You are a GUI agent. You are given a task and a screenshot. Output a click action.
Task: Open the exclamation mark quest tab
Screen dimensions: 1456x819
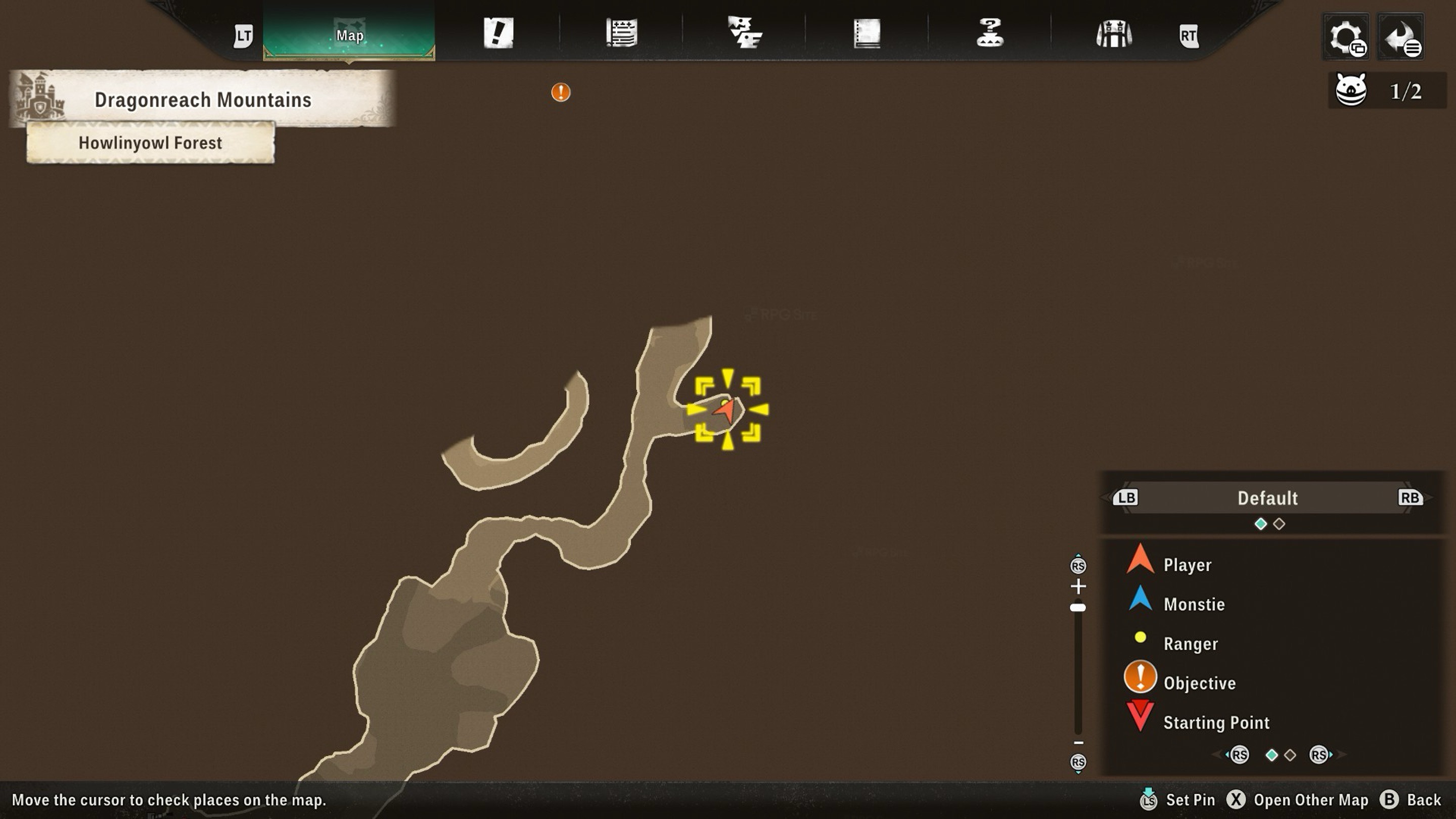click(498, 33)
